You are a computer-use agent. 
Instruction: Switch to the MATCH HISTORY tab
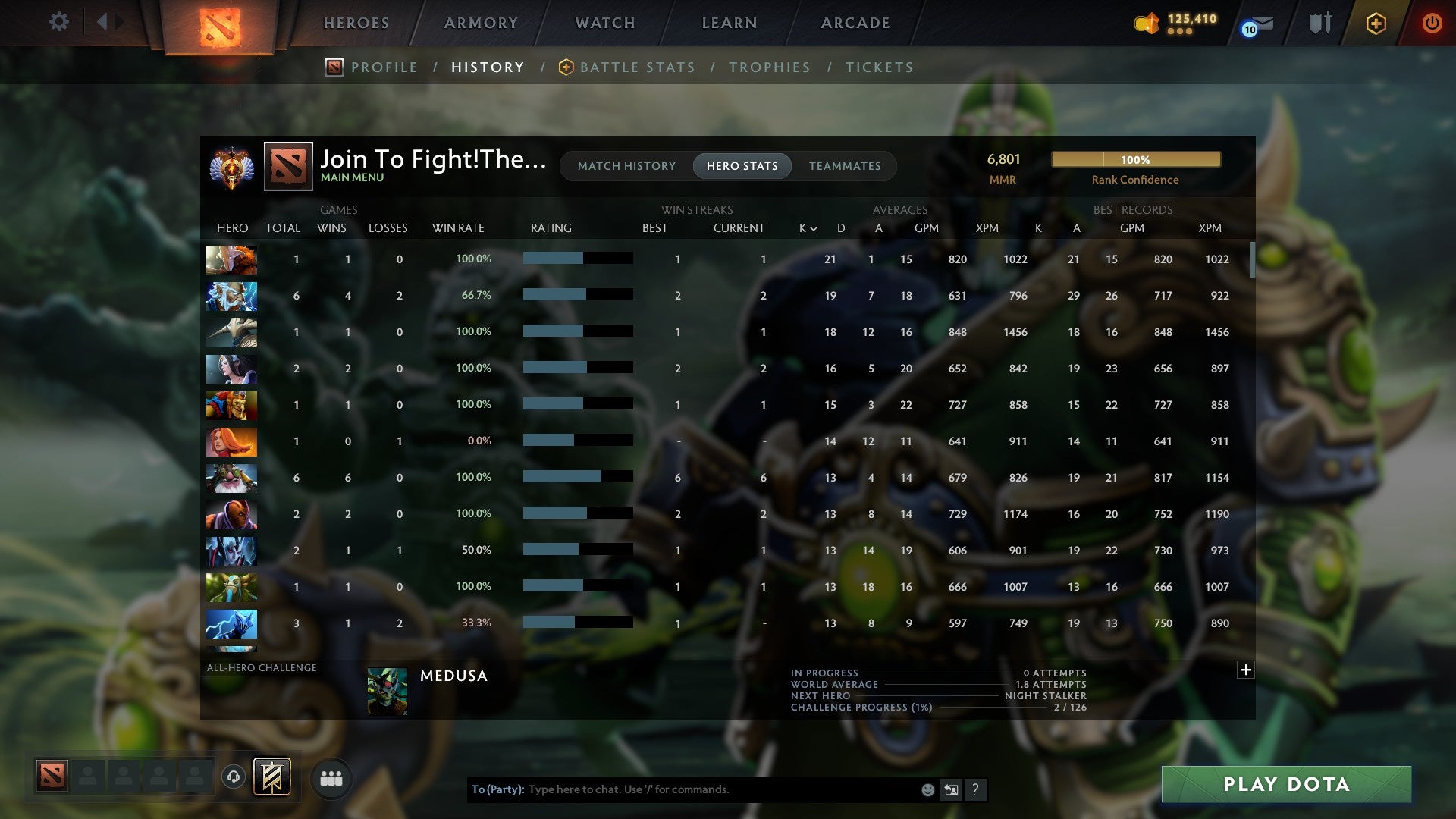(626, 165)
